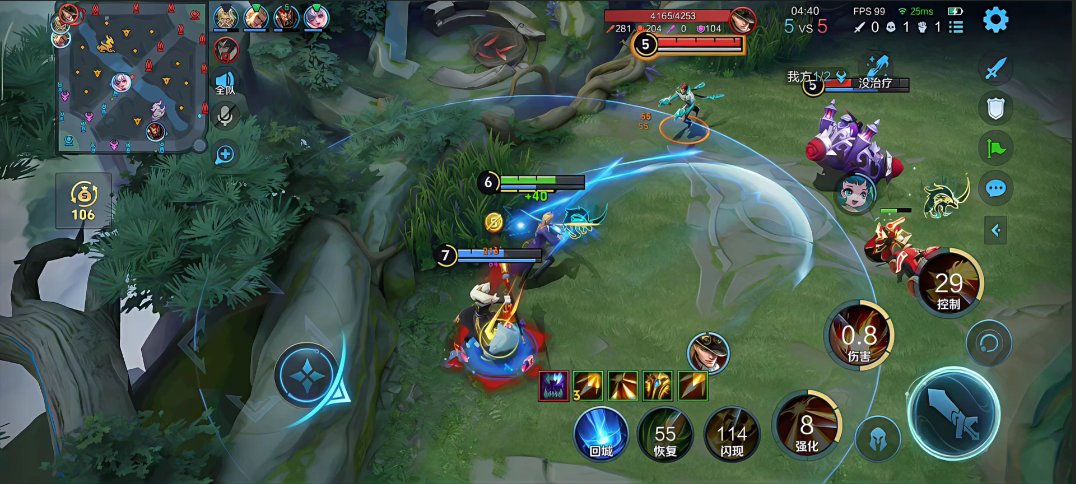Open the settings gear menu

(995, 19)
